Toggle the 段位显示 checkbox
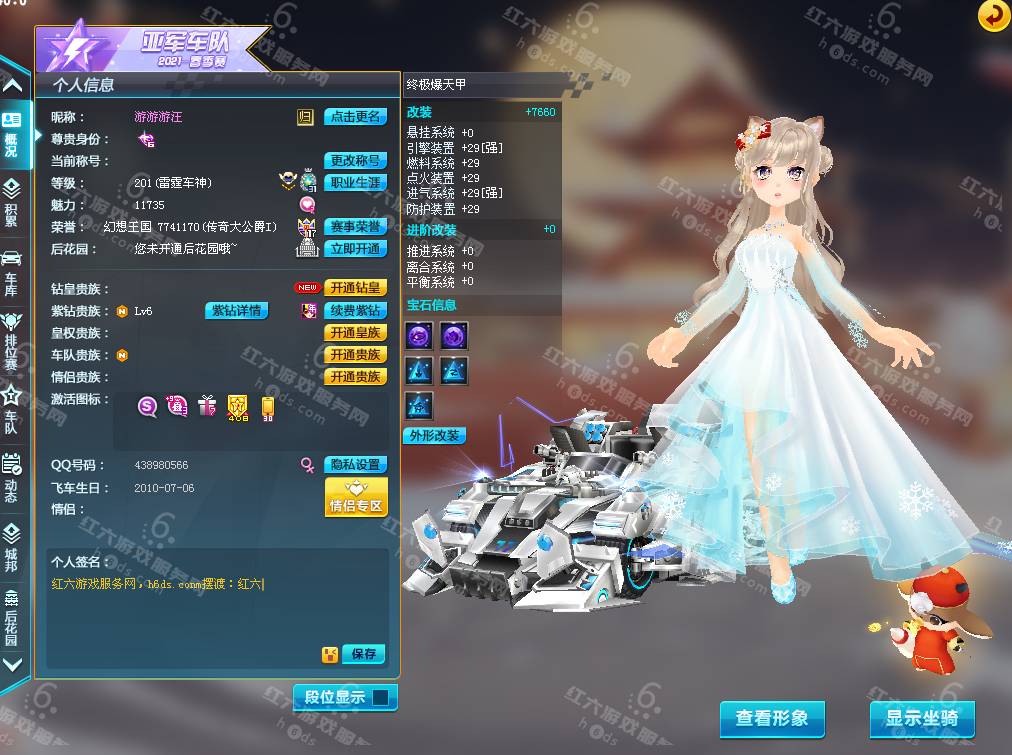The width and height of the screenshot is (1012, 755). click(380, 697)
